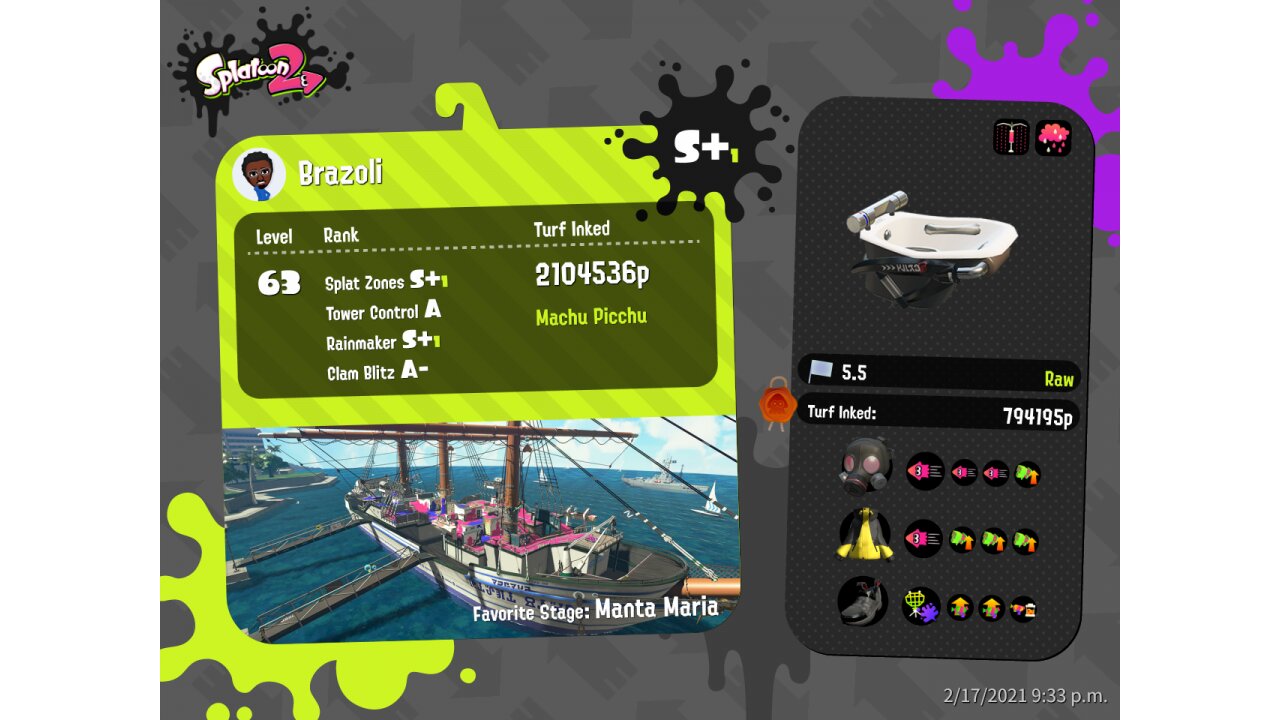1280x720 pixels.
Task: Select the grey shoes gear icon
Action: [x=863, y=602]
